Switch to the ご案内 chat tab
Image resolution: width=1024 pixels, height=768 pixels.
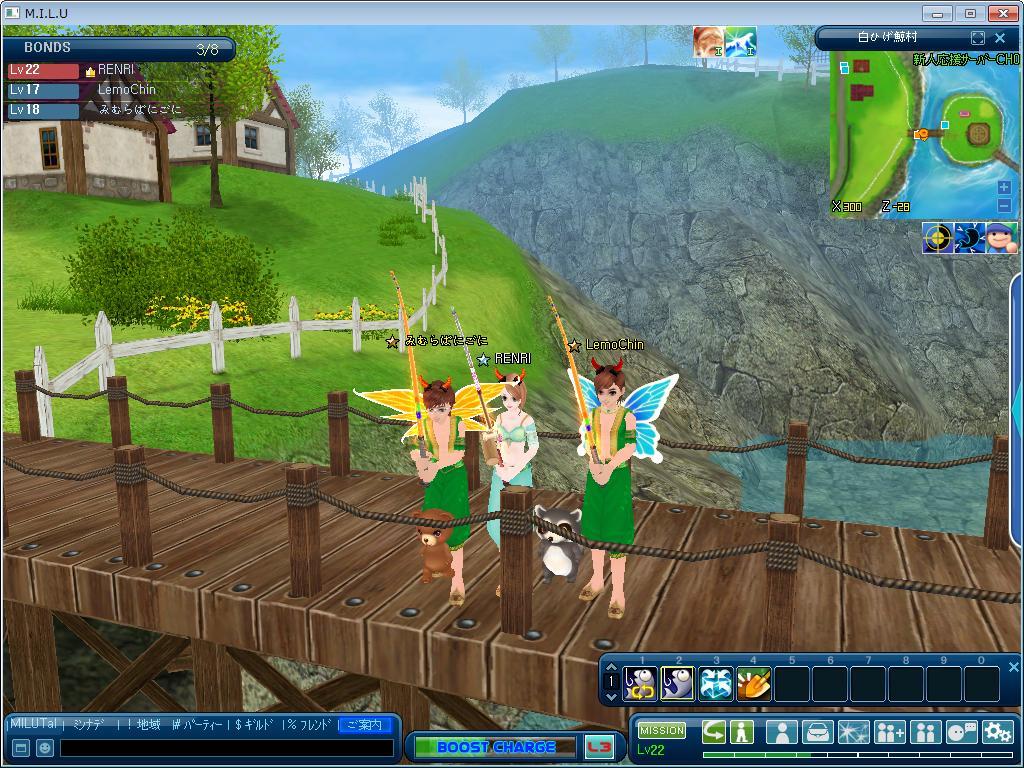[x=364, y=724]
